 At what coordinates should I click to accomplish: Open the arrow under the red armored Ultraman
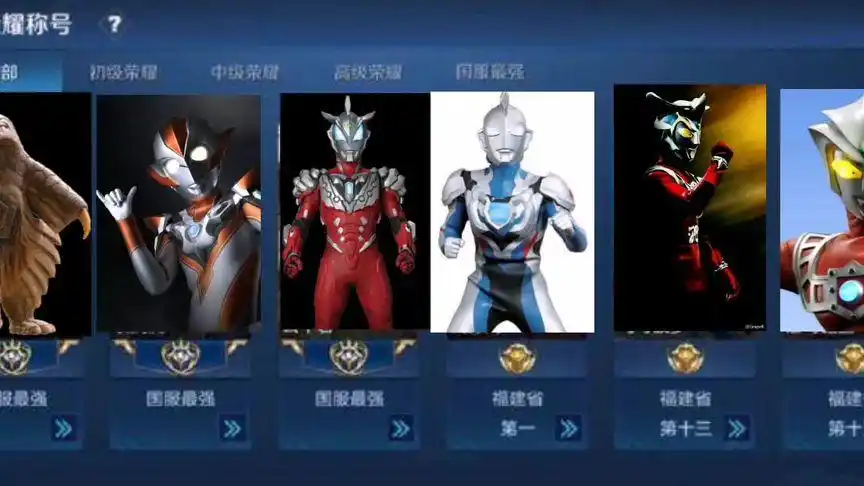(401, 429)
